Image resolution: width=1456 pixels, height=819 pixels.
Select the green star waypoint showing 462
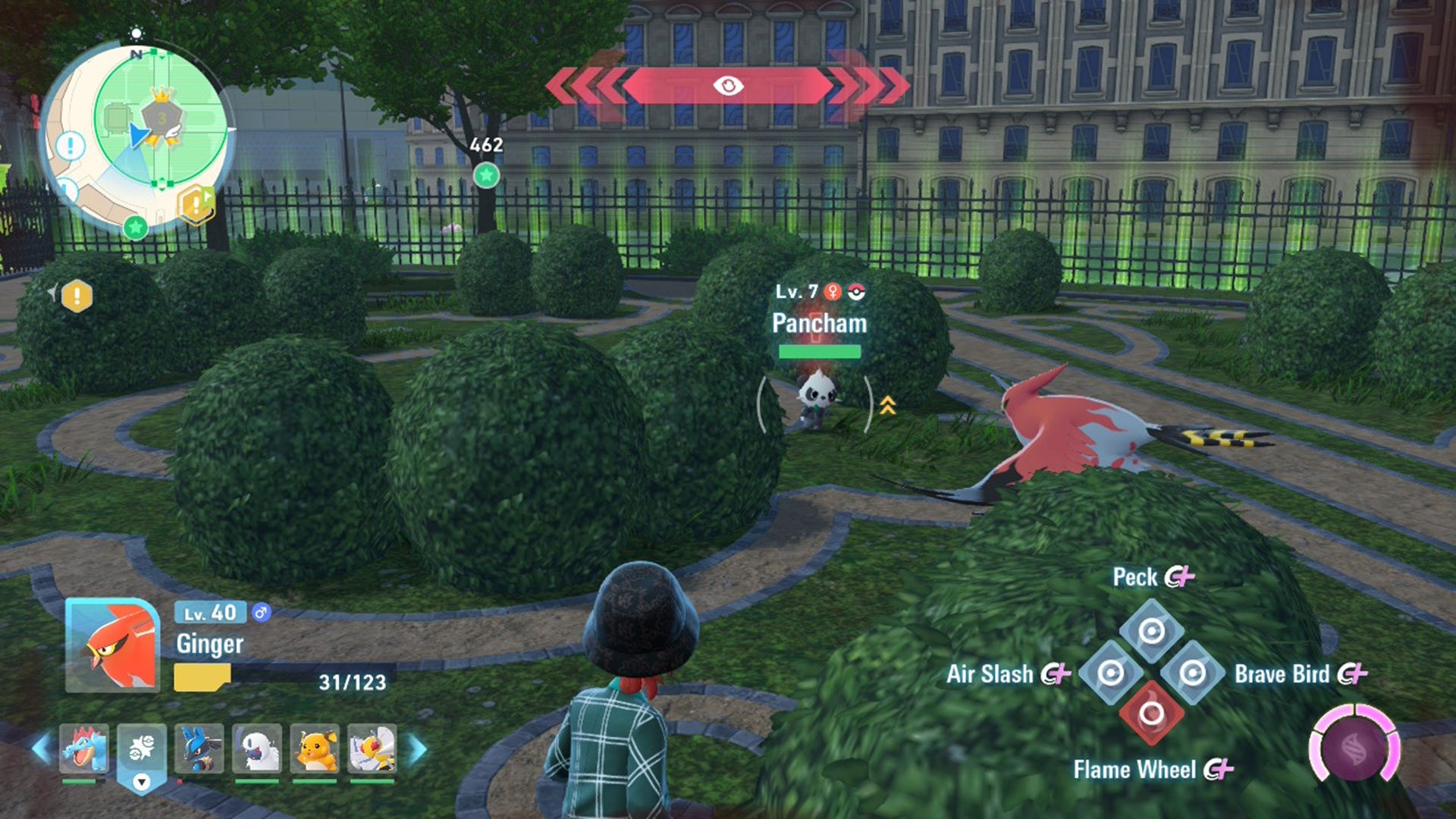486,176
